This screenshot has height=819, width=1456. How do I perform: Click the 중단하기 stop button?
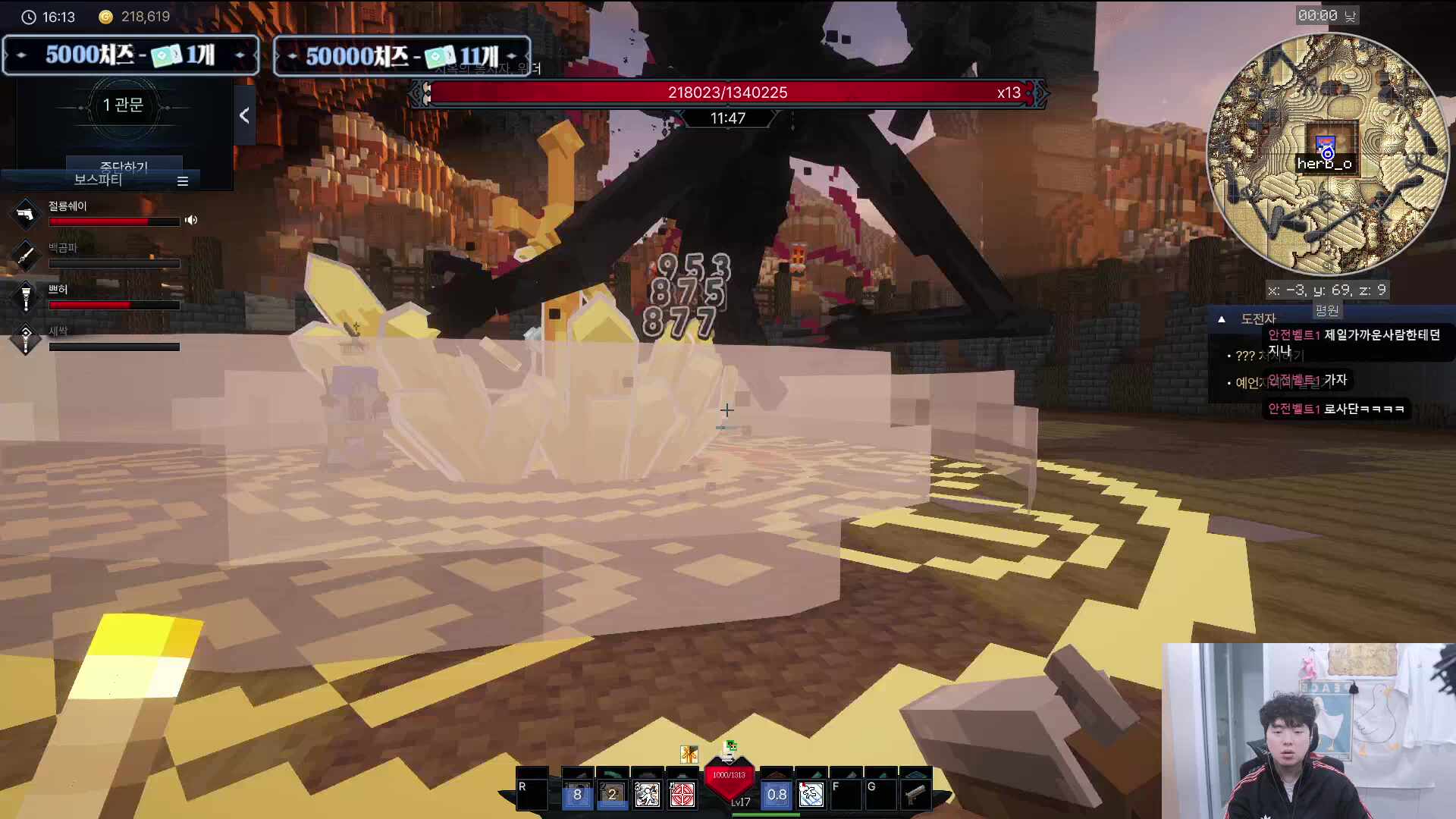tap(124, 165)
